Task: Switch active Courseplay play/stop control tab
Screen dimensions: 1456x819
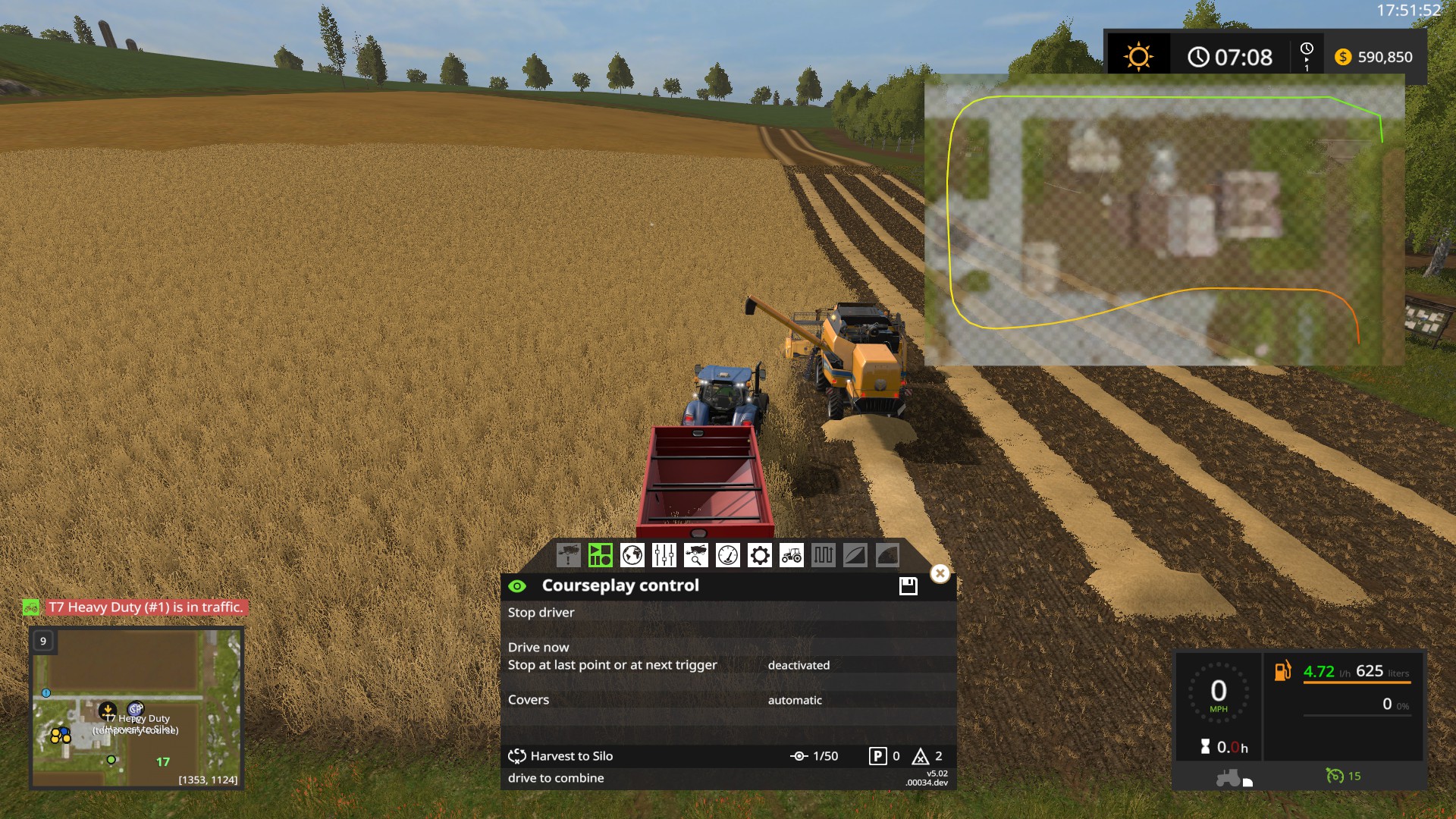Action: (x=601, y=556)
